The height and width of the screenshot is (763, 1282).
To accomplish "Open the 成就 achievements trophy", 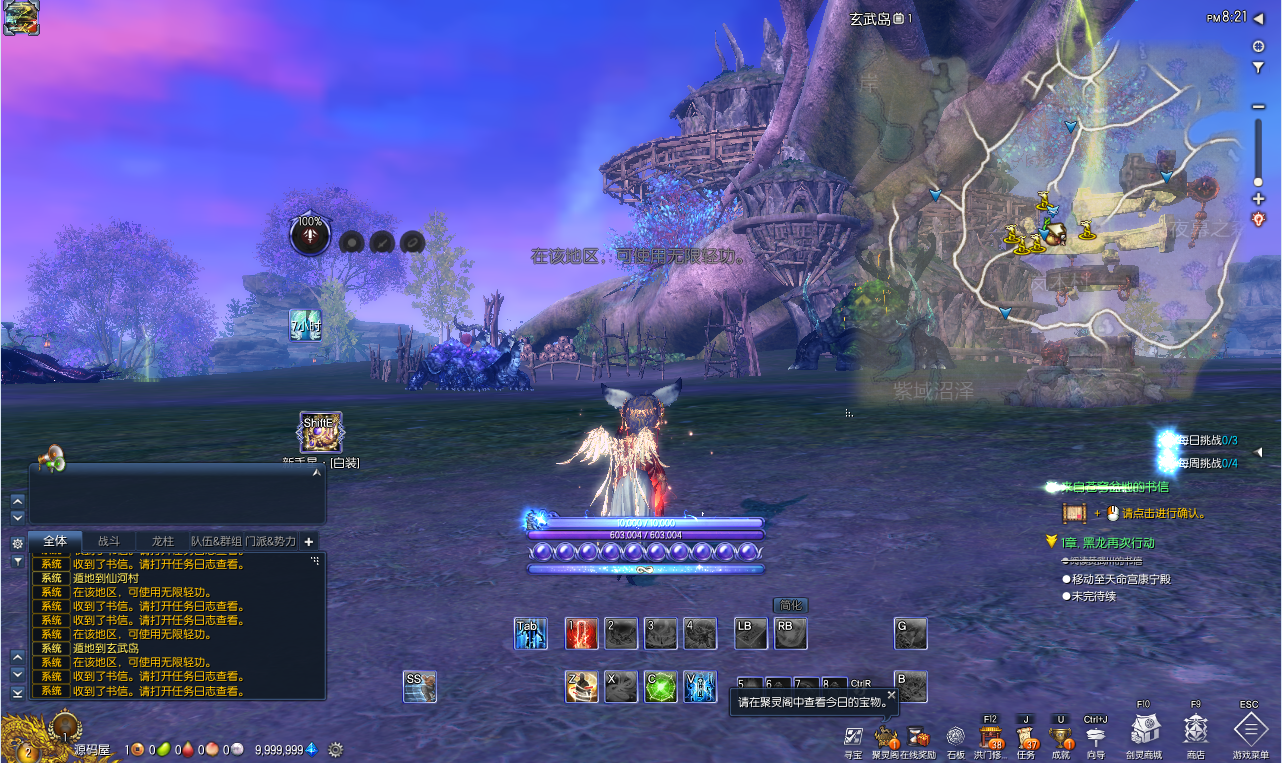I will [1061, 738].
